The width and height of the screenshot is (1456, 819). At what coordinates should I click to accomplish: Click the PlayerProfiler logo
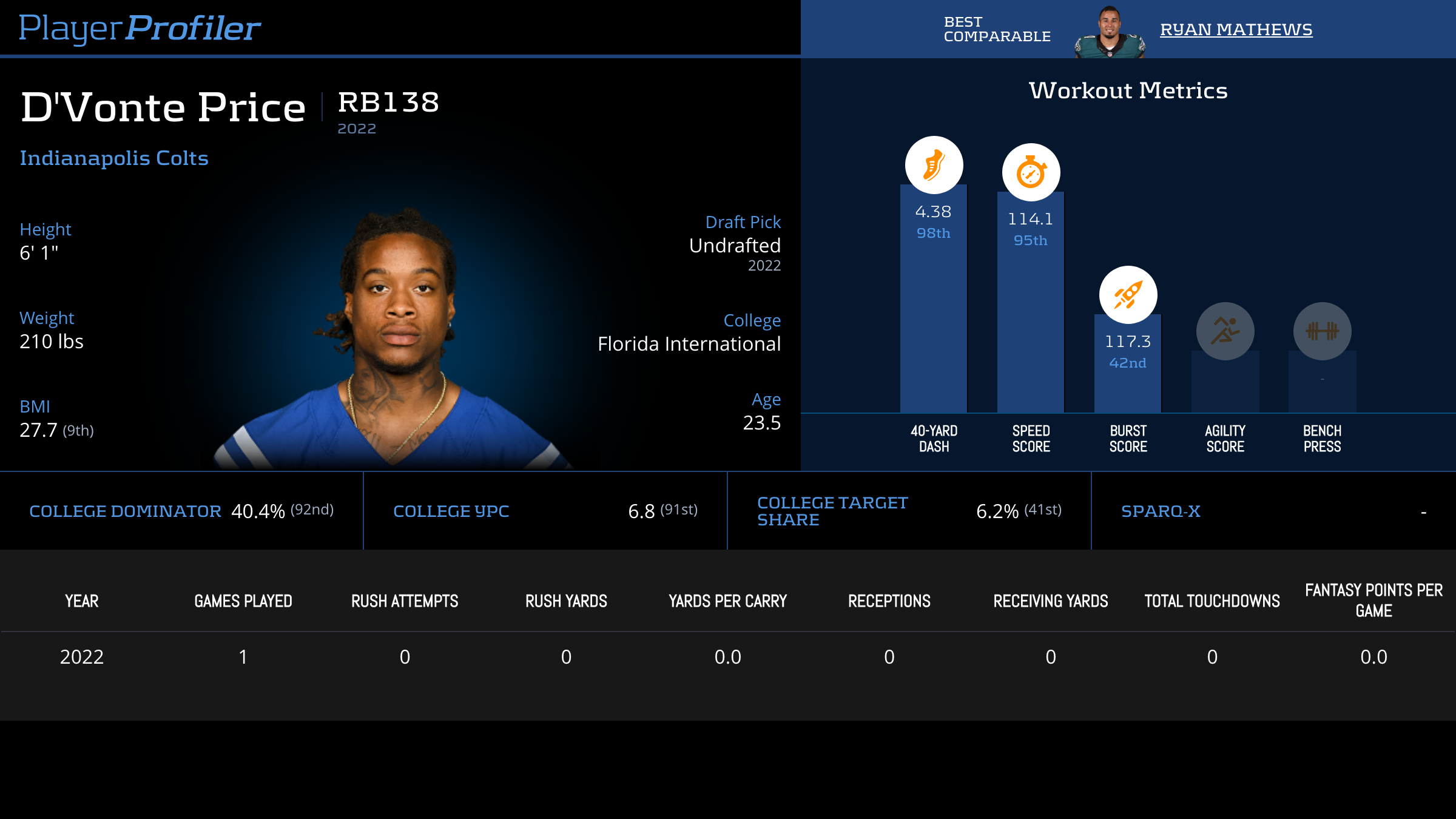pos(140,28)
